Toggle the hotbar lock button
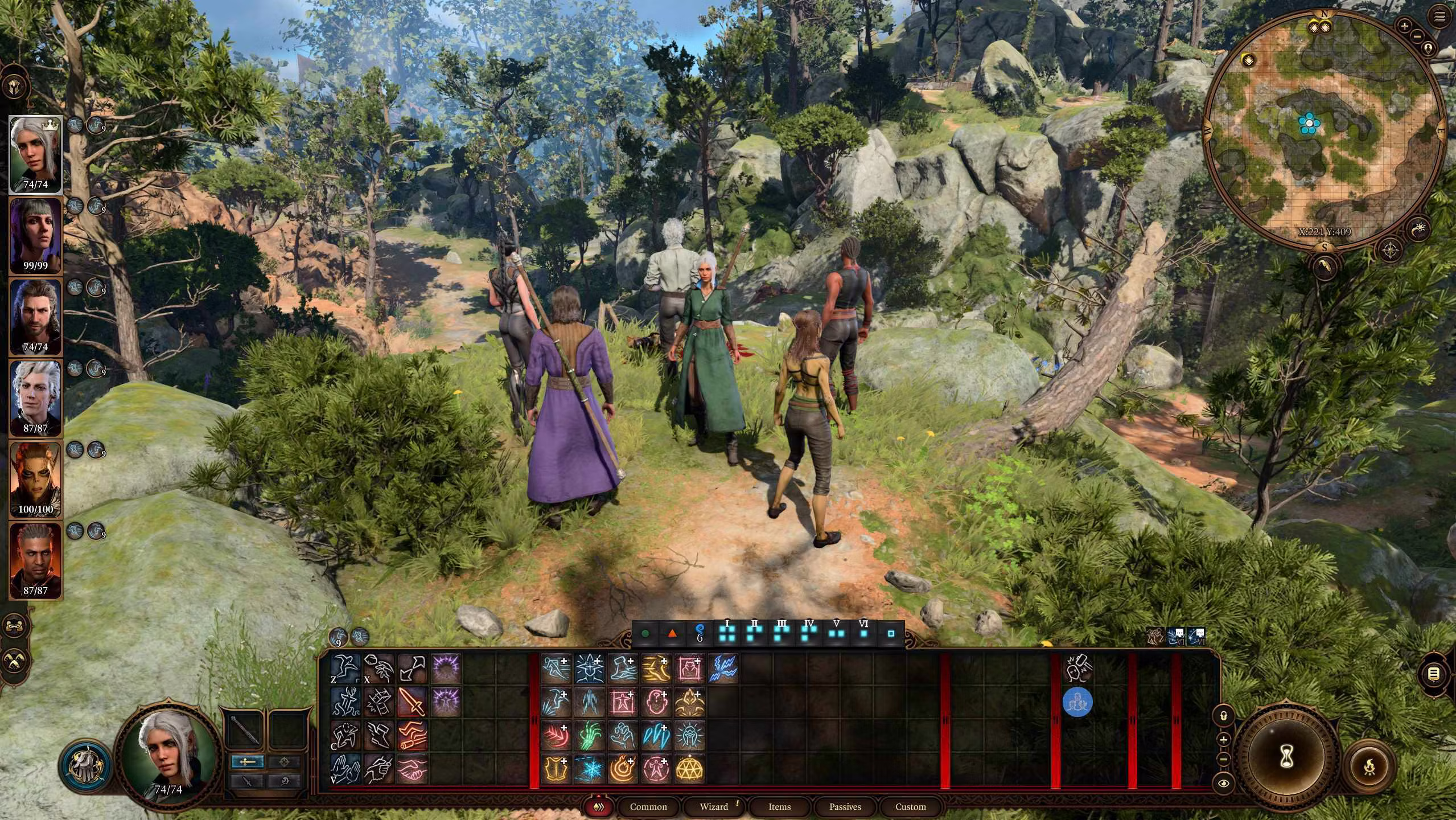This screenshot has height=820, width=1456. coord(1223,715)
